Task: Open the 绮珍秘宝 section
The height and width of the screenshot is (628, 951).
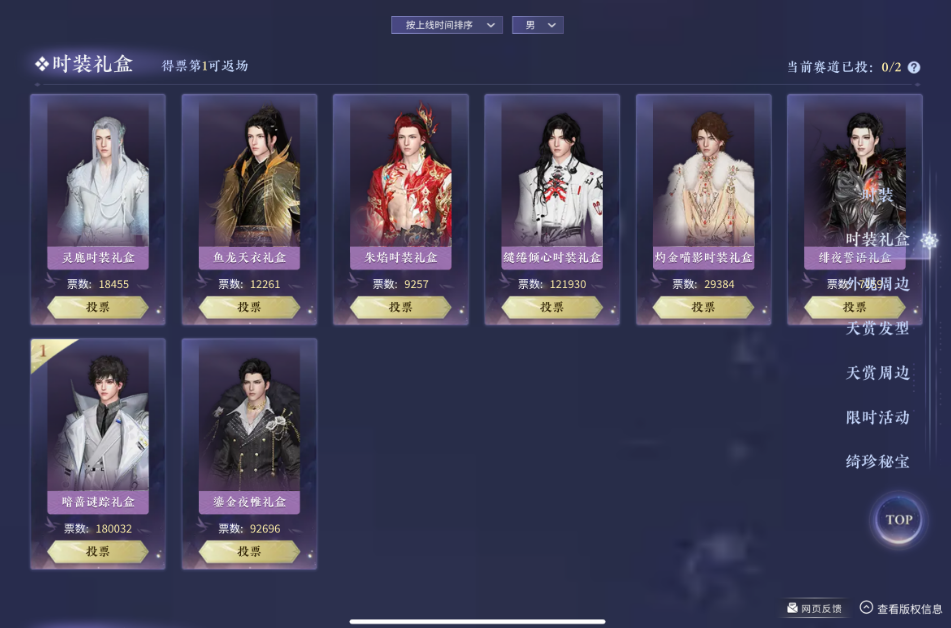Action: (877, 461)
